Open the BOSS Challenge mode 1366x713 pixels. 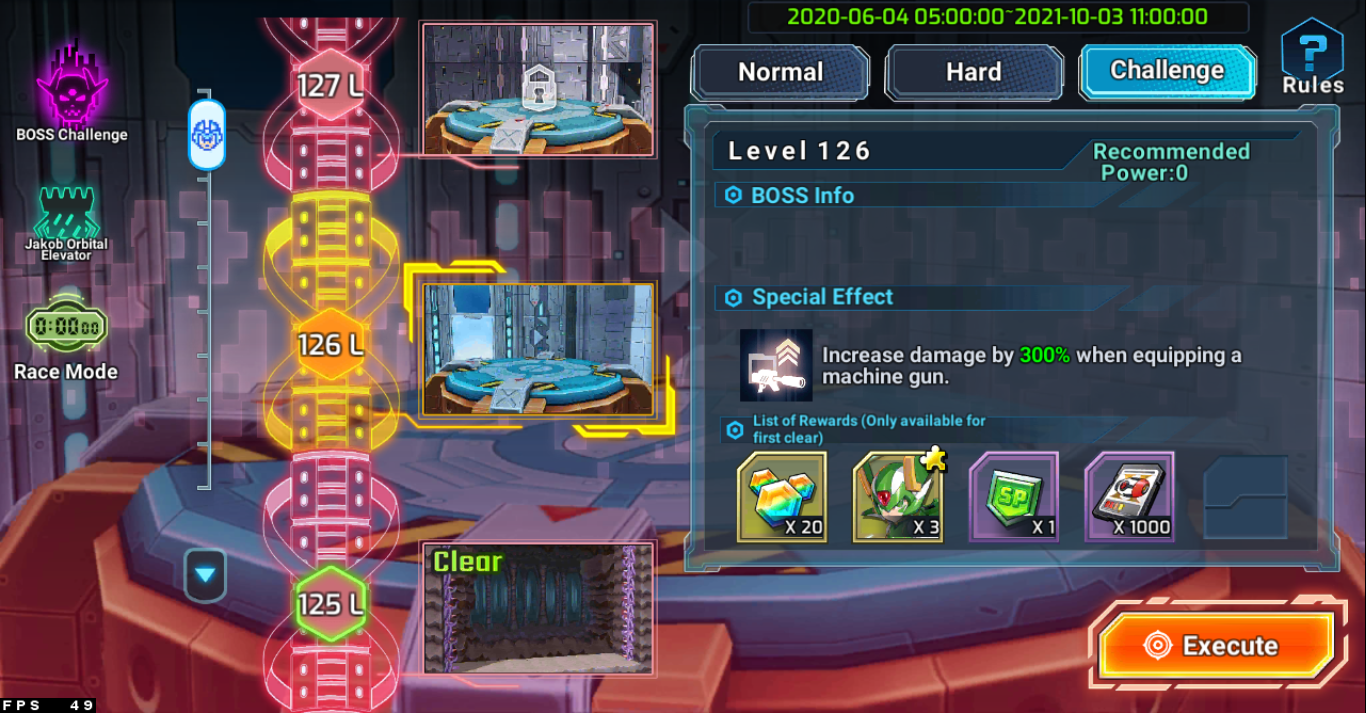coord(72,90)
